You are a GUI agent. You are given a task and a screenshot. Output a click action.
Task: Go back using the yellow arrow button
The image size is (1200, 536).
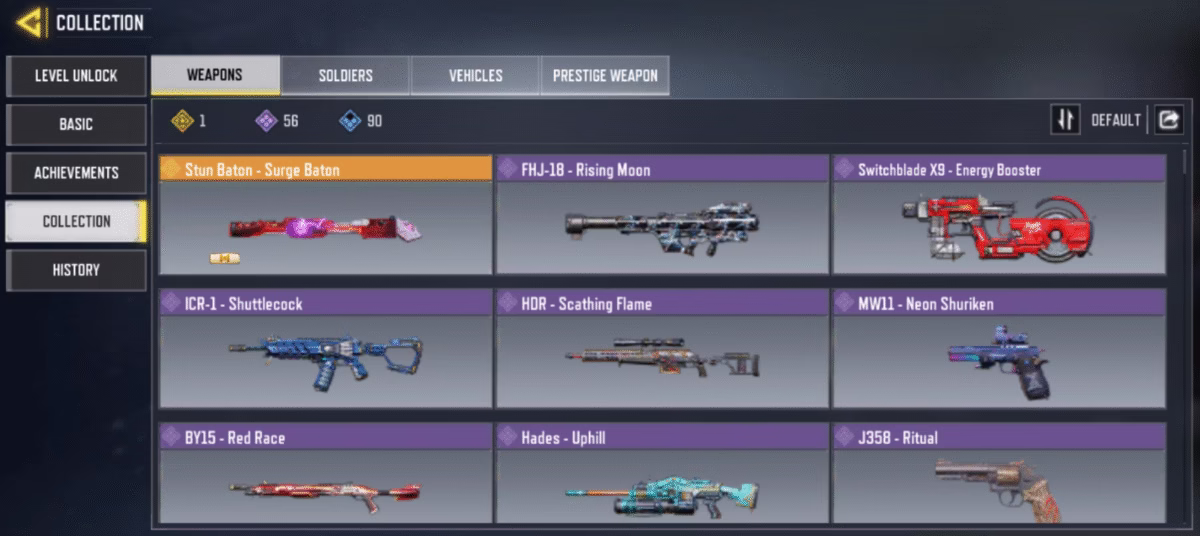(x=30, y=22)
